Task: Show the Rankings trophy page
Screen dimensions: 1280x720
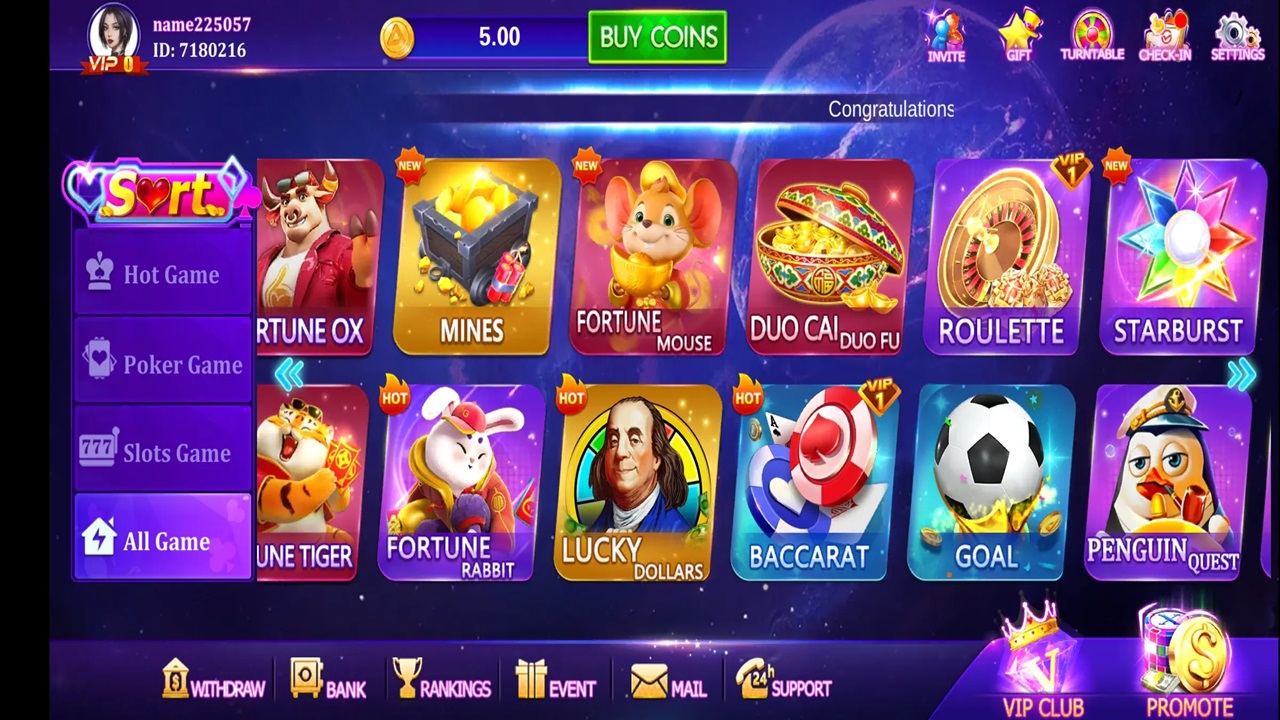Action: tap(440, 682)
